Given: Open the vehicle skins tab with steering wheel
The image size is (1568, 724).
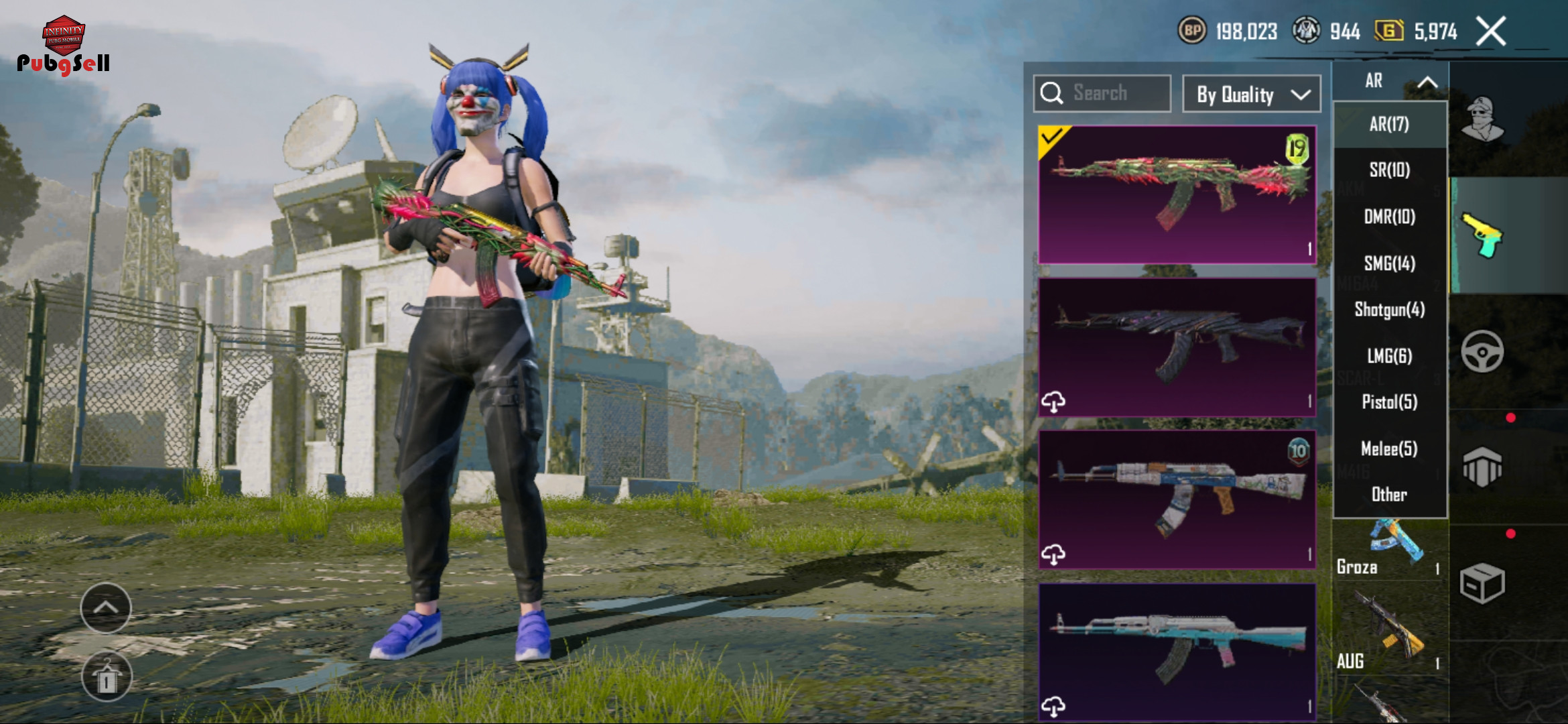Looking at the screenshot, I should [x=1482, y=351].
